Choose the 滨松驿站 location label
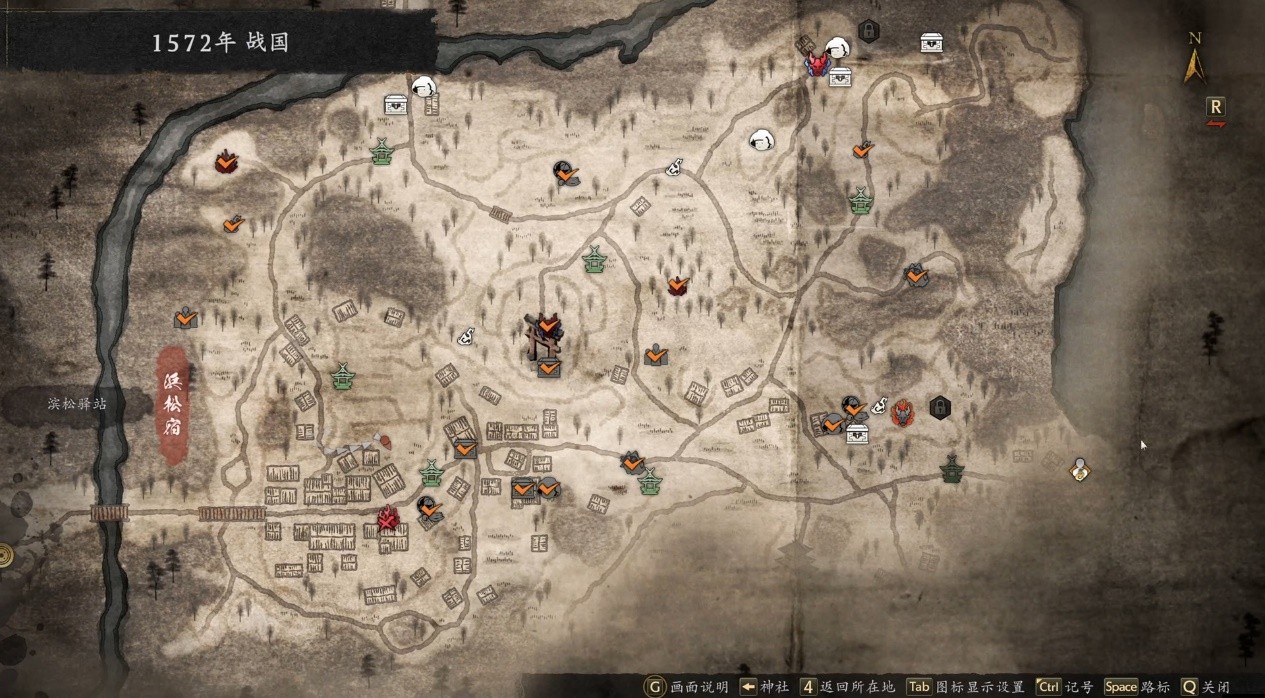1265x698 pixels. 76,404
